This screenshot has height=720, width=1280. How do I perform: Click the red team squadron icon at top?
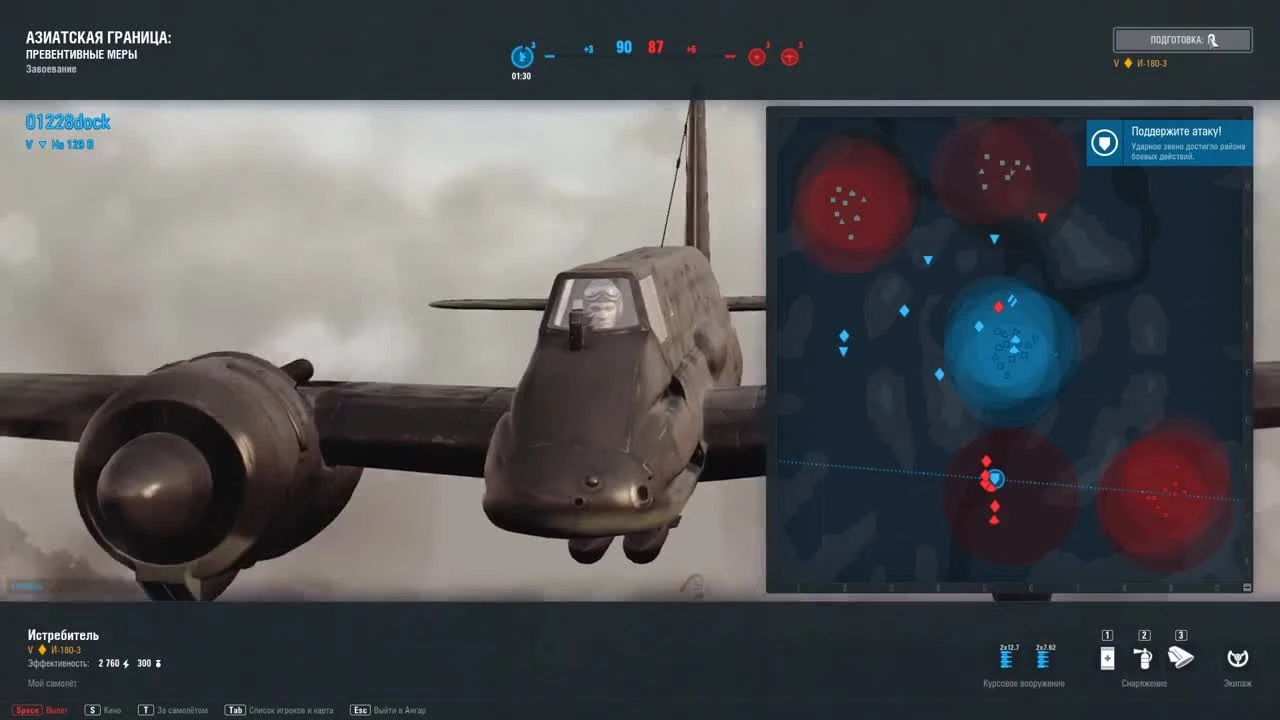pos(756,56)
